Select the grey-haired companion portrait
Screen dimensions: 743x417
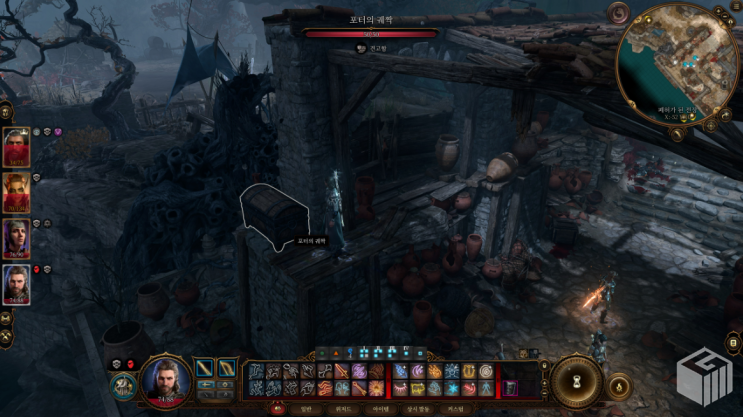click(x=17, y=239)
